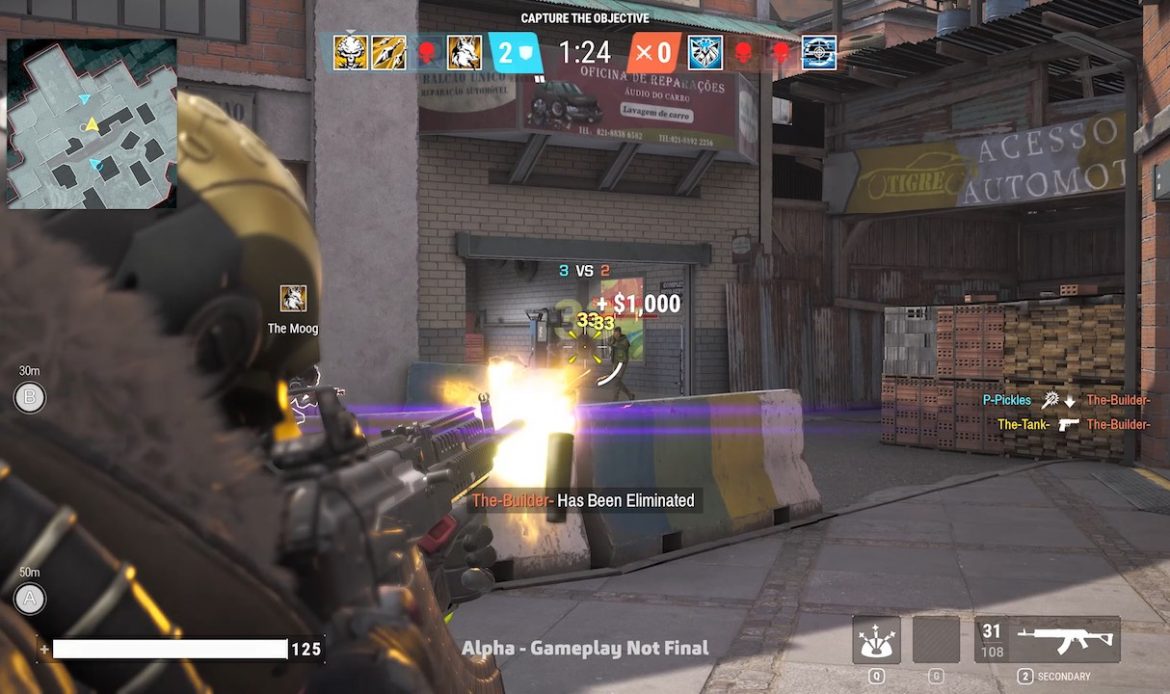Click objective marker B
Viewport: 1170px width, 694px height.
29,398
